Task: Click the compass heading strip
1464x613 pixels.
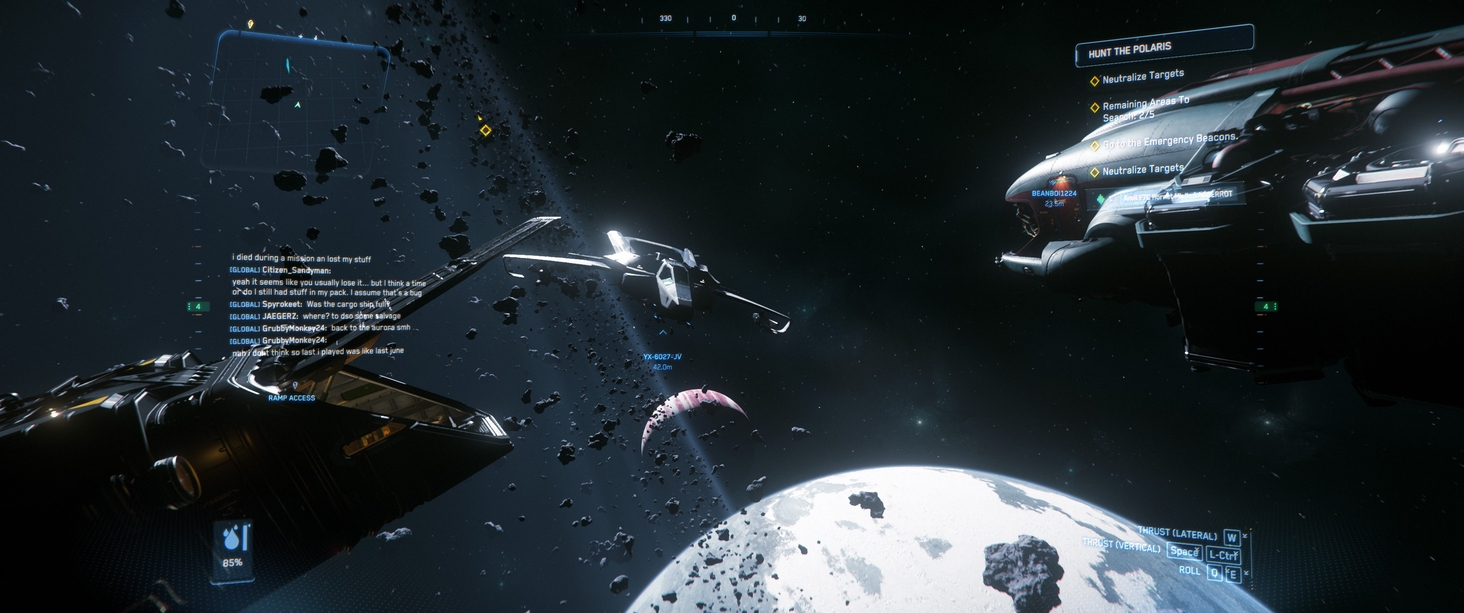Action: (x=733, y=19)
